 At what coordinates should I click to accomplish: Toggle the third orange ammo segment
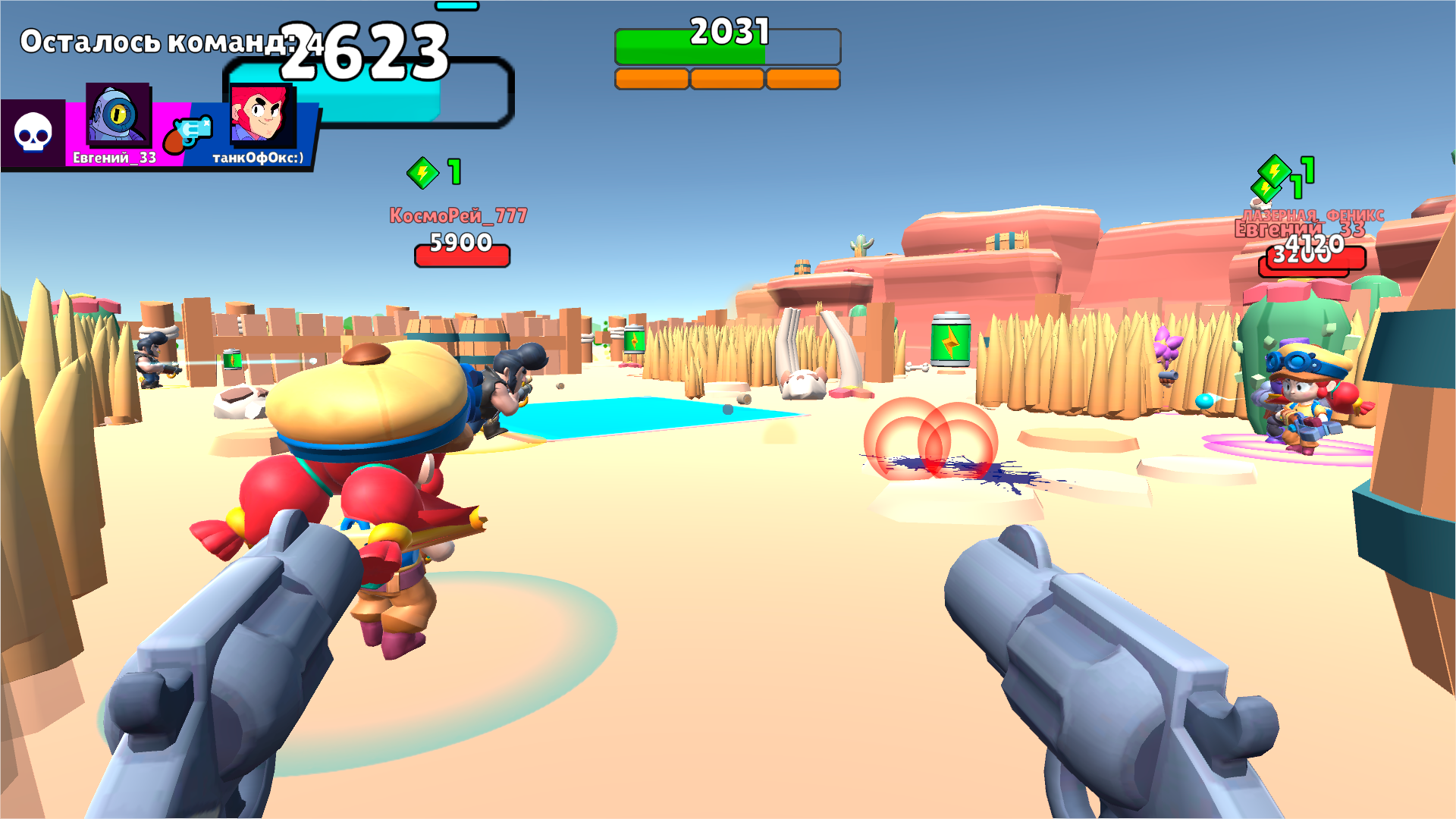click(804, 76)
